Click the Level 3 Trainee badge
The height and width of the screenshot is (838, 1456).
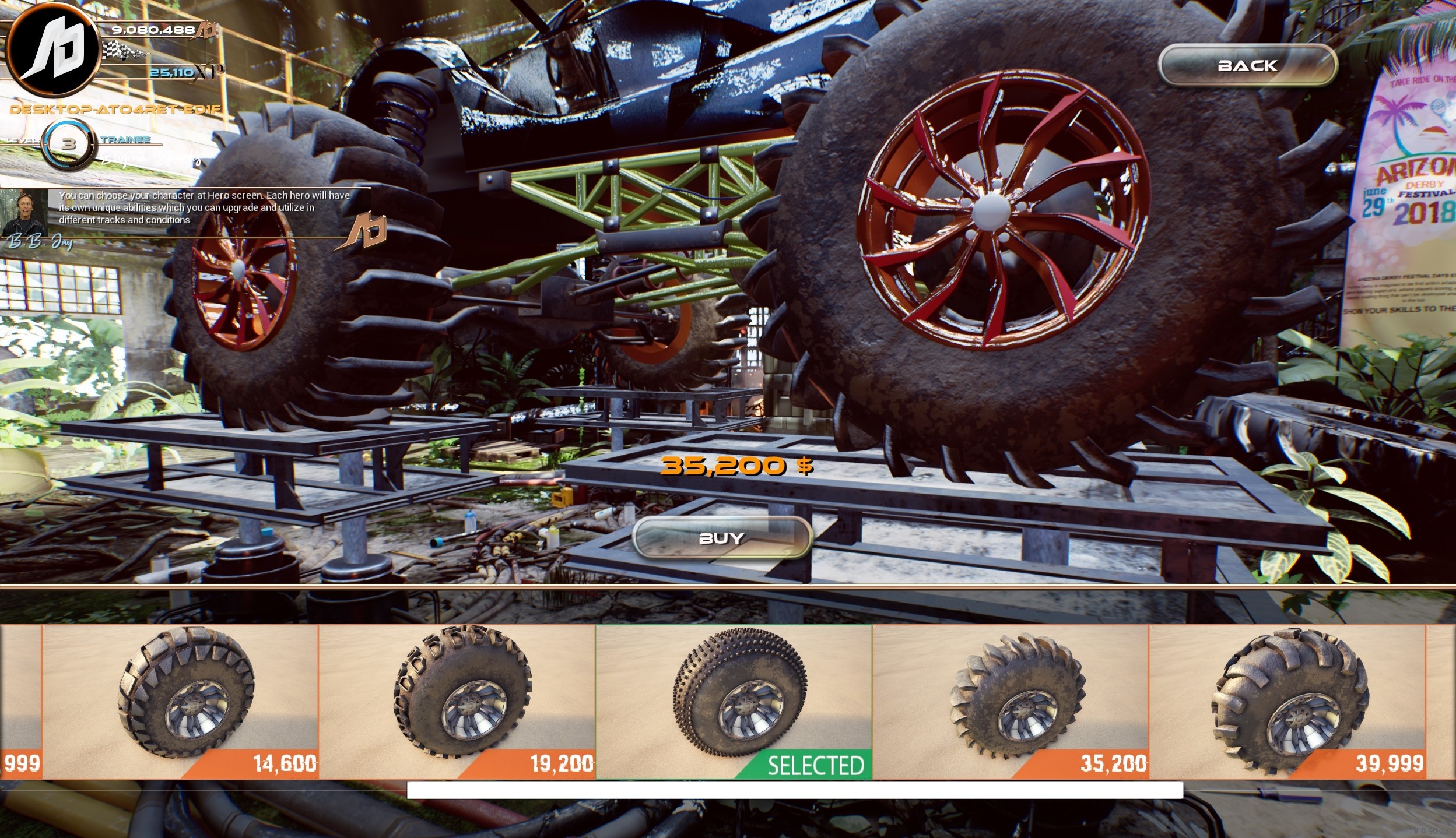(70, 145)
